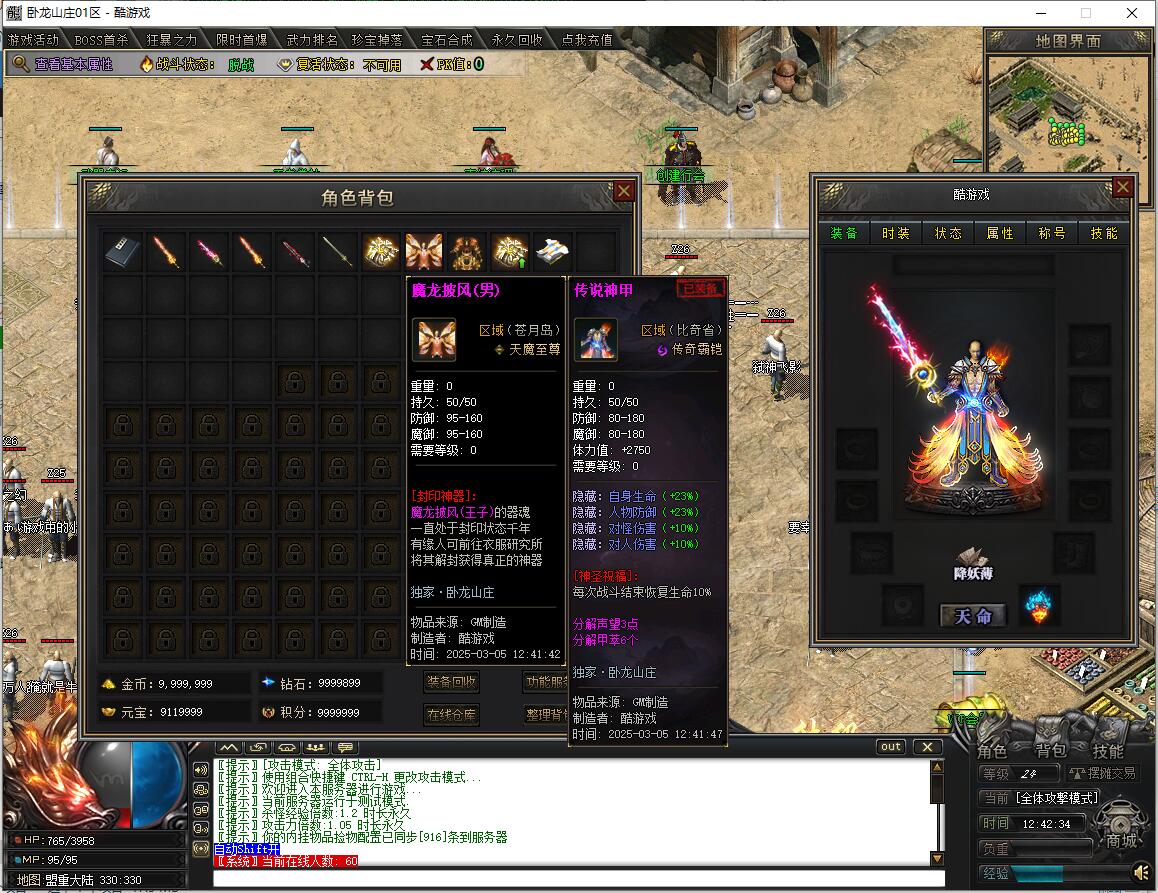Select the book item in the backpack
1158x893 pixels.
click(123, 253)
